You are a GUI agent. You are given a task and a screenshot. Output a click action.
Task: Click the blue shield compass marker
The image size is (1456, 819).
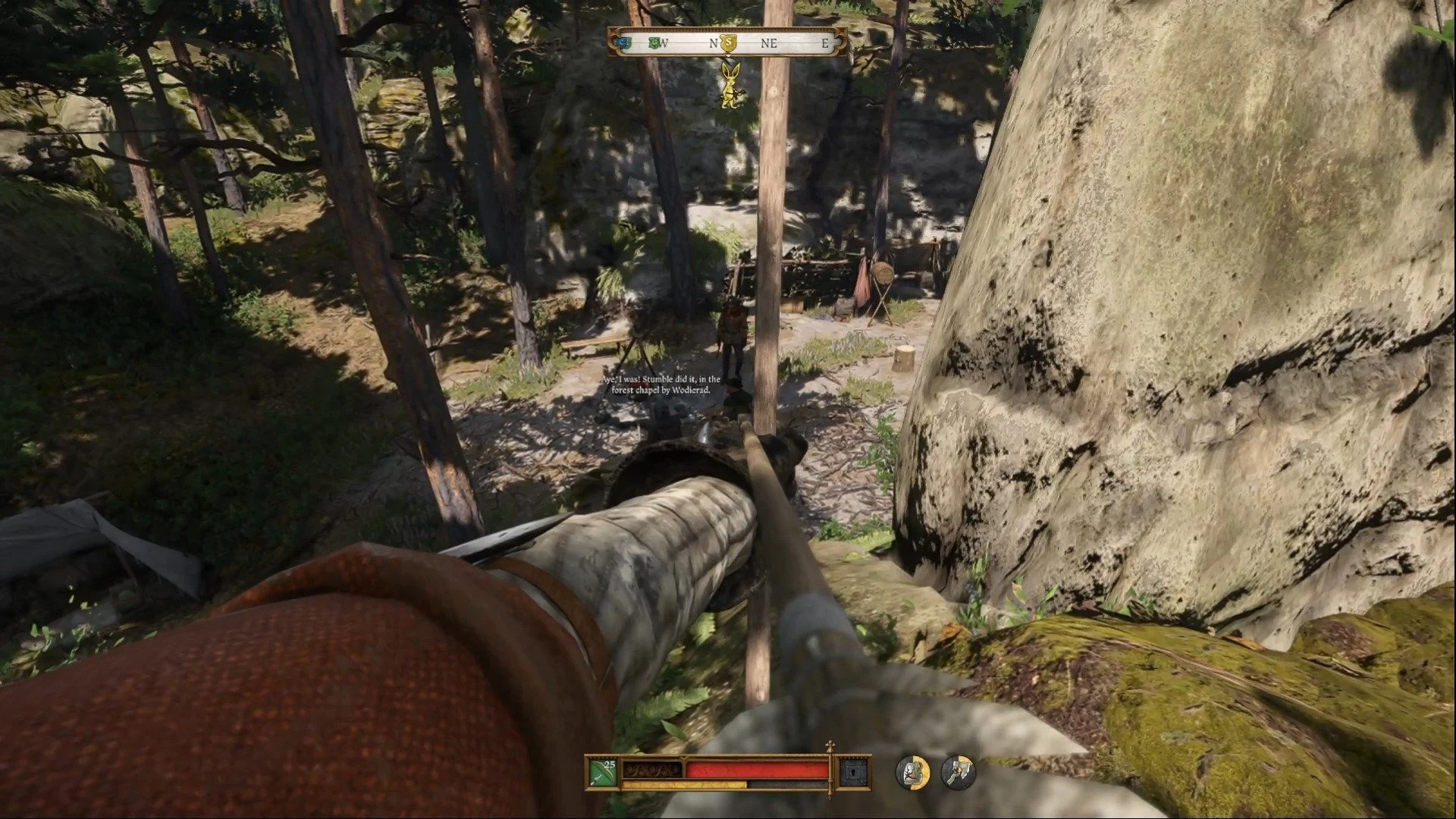pos(624,43)
